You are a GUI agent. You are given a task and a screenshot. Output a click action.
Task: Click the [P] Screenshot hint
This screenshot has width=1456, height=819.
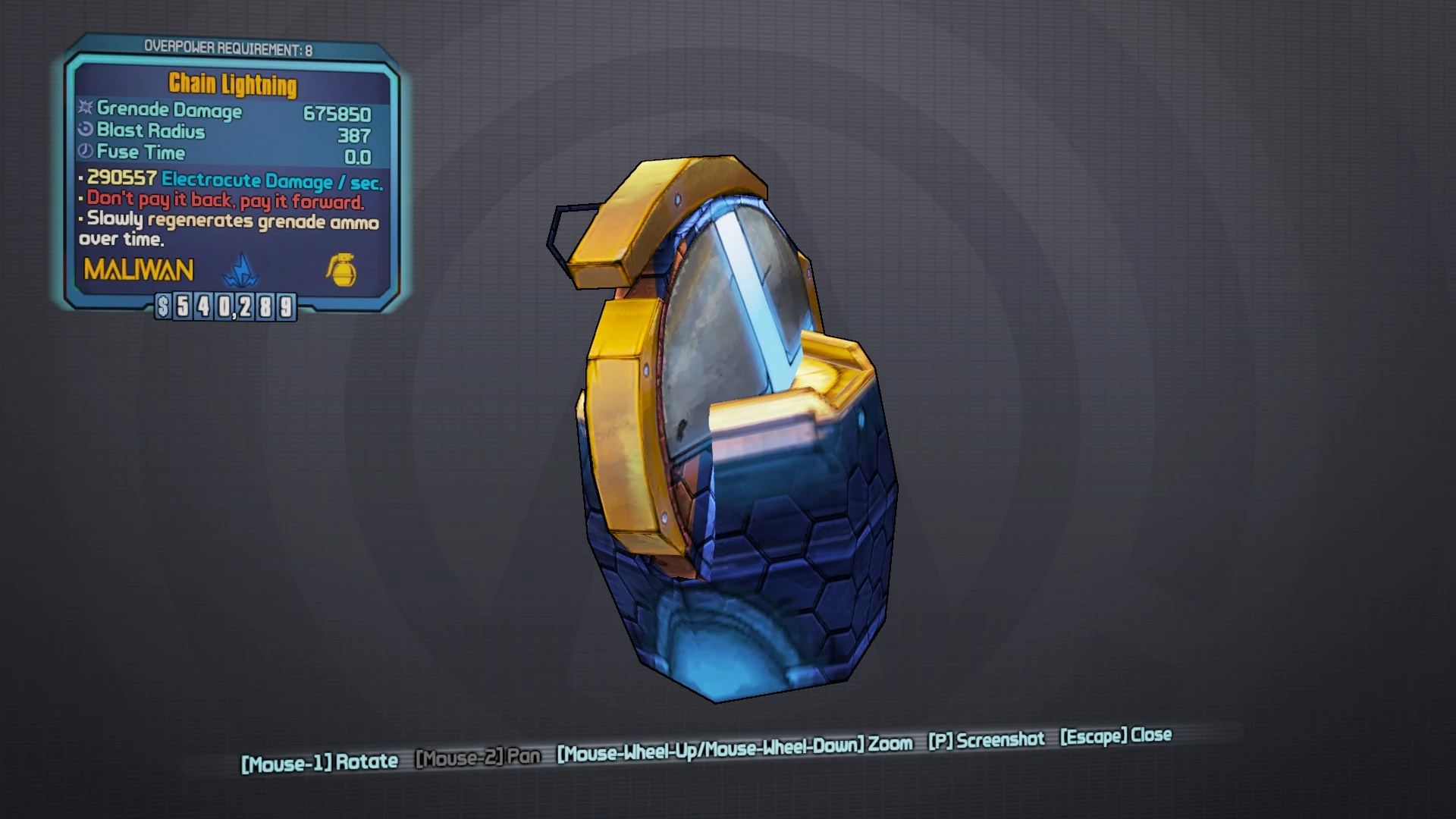click(x=986, y=740)
